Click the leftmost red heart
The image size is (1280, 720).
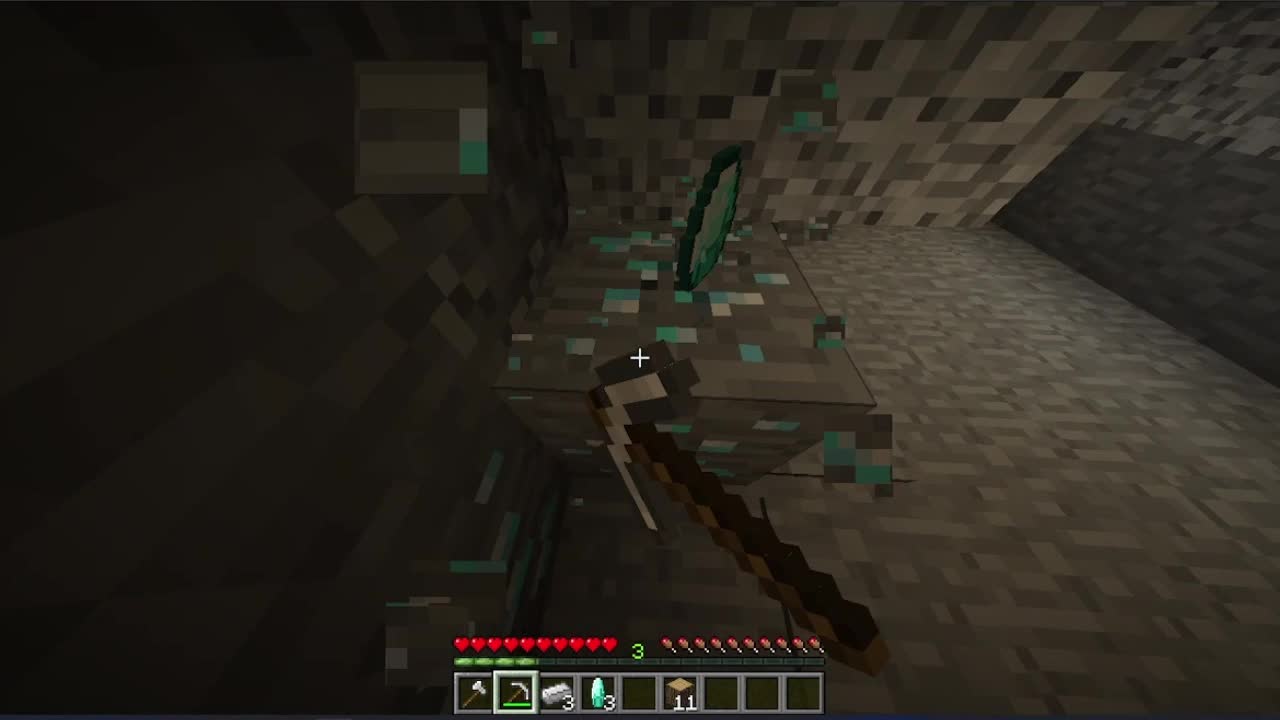(461, 645)
